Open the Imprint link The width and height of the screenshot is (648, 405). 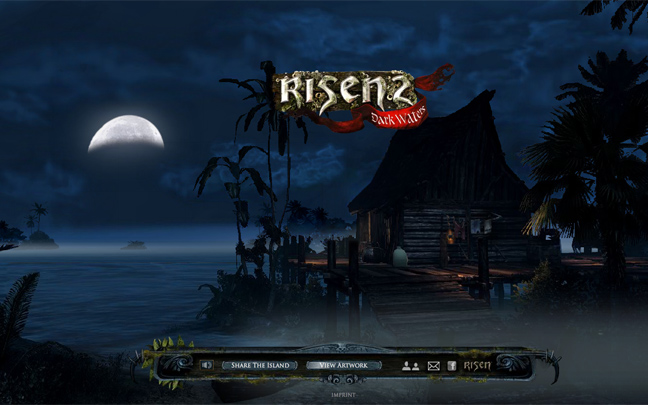pyautogui.click(x=343, y=394)
